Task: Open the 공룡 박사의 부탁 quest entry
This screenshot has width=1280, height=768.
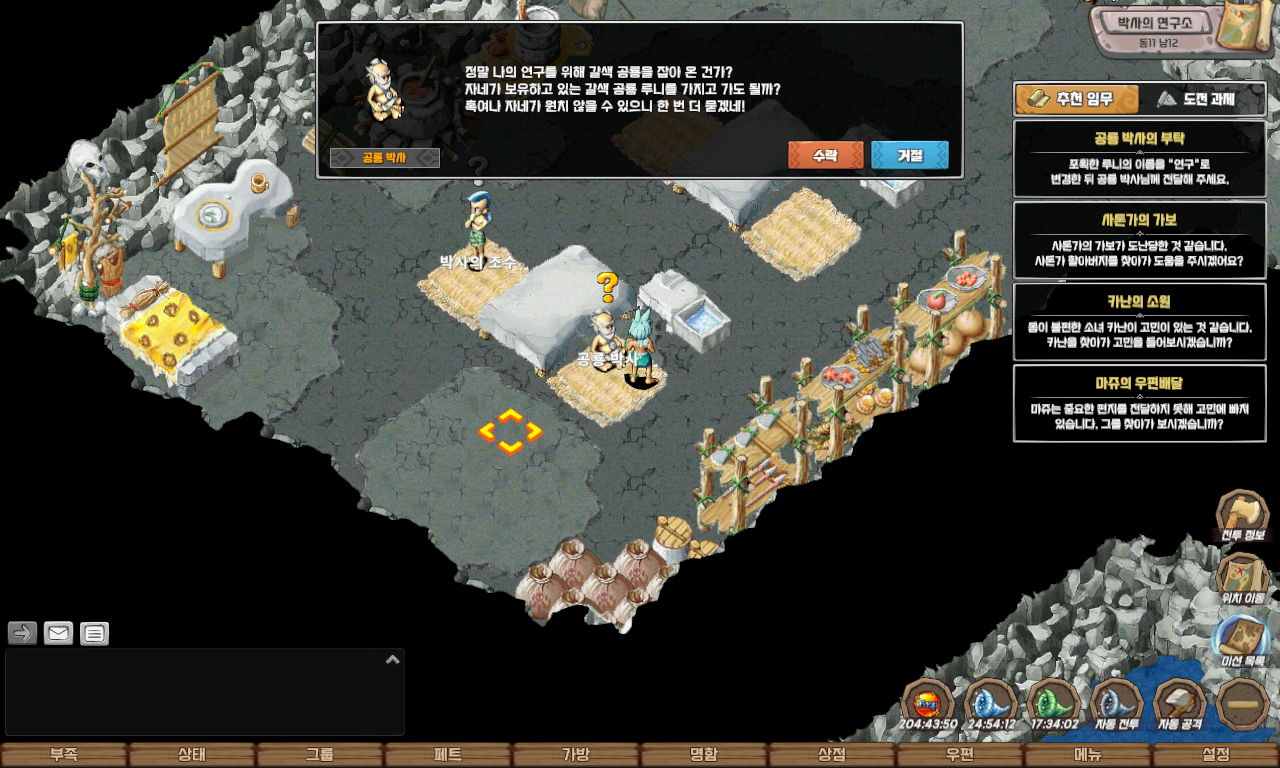Action: [x=1139, y=159]
